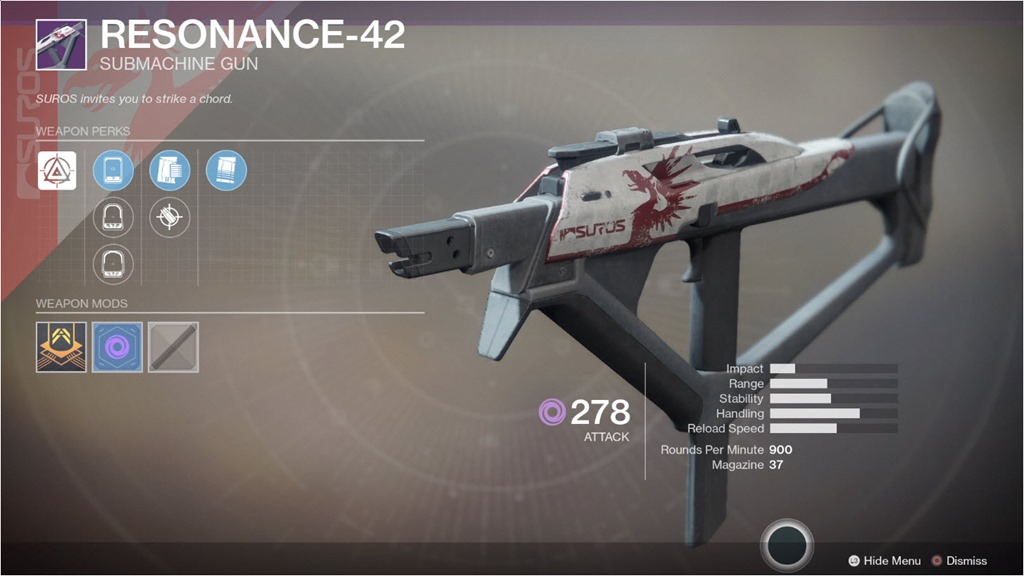
Task: Select the purple void damage mod
Action: click(117, 347)
